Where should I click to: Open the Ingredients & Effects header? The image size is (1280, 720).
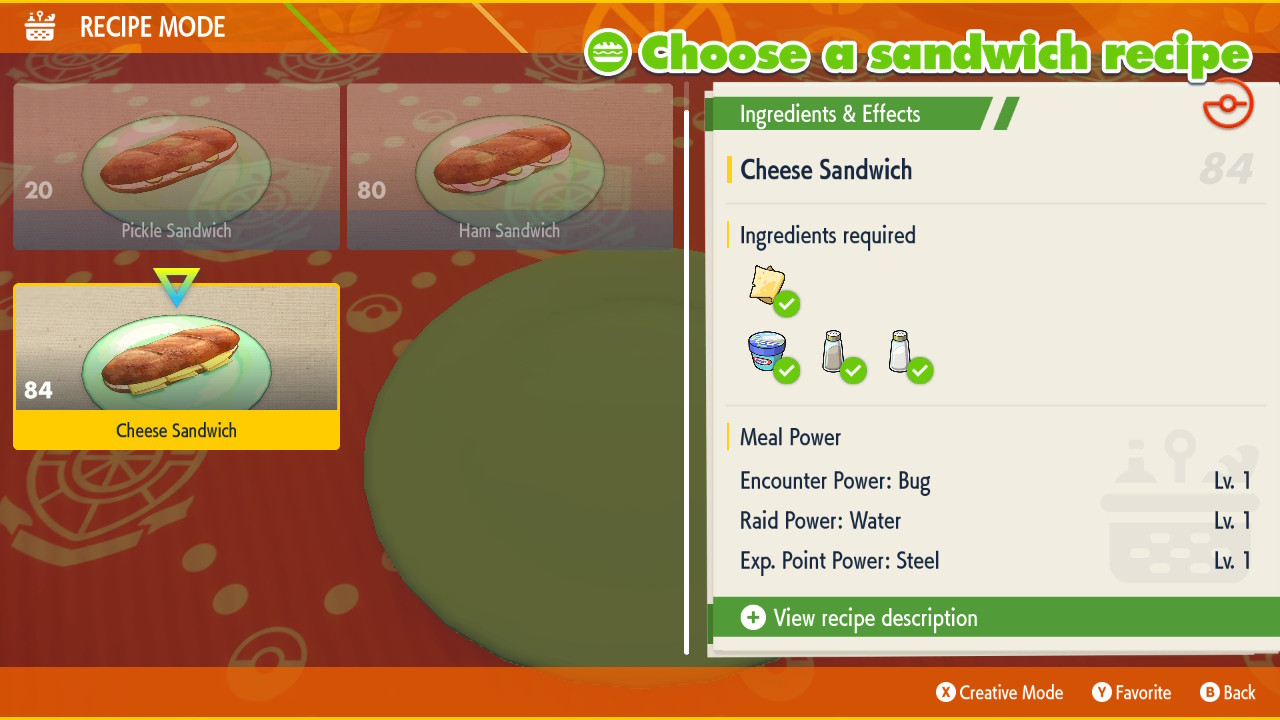[x=830, y=114]
